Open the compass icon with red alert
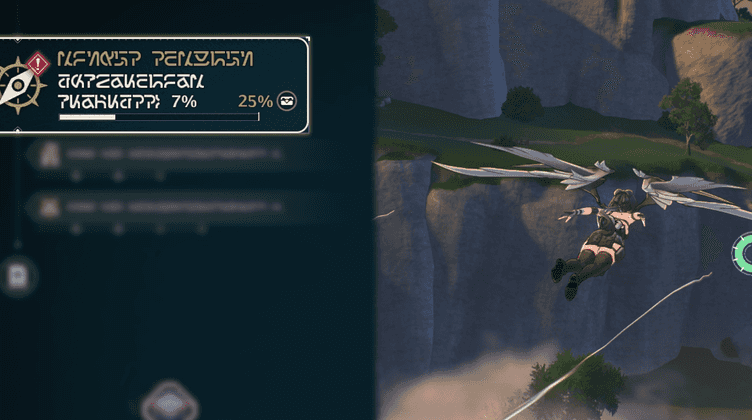Viewport: 752px width, 420px height. [20, 84]
